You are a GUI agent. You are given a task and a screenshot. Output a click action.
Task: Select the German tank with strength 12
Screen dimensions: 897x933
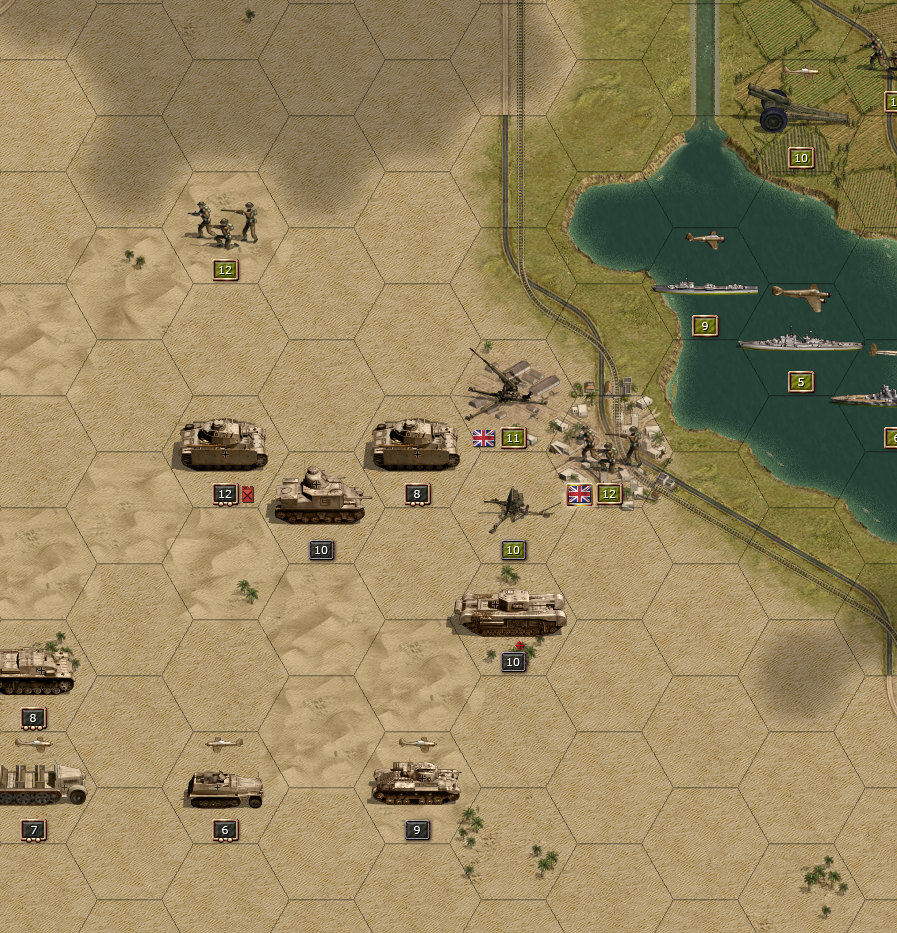(224, 445)
